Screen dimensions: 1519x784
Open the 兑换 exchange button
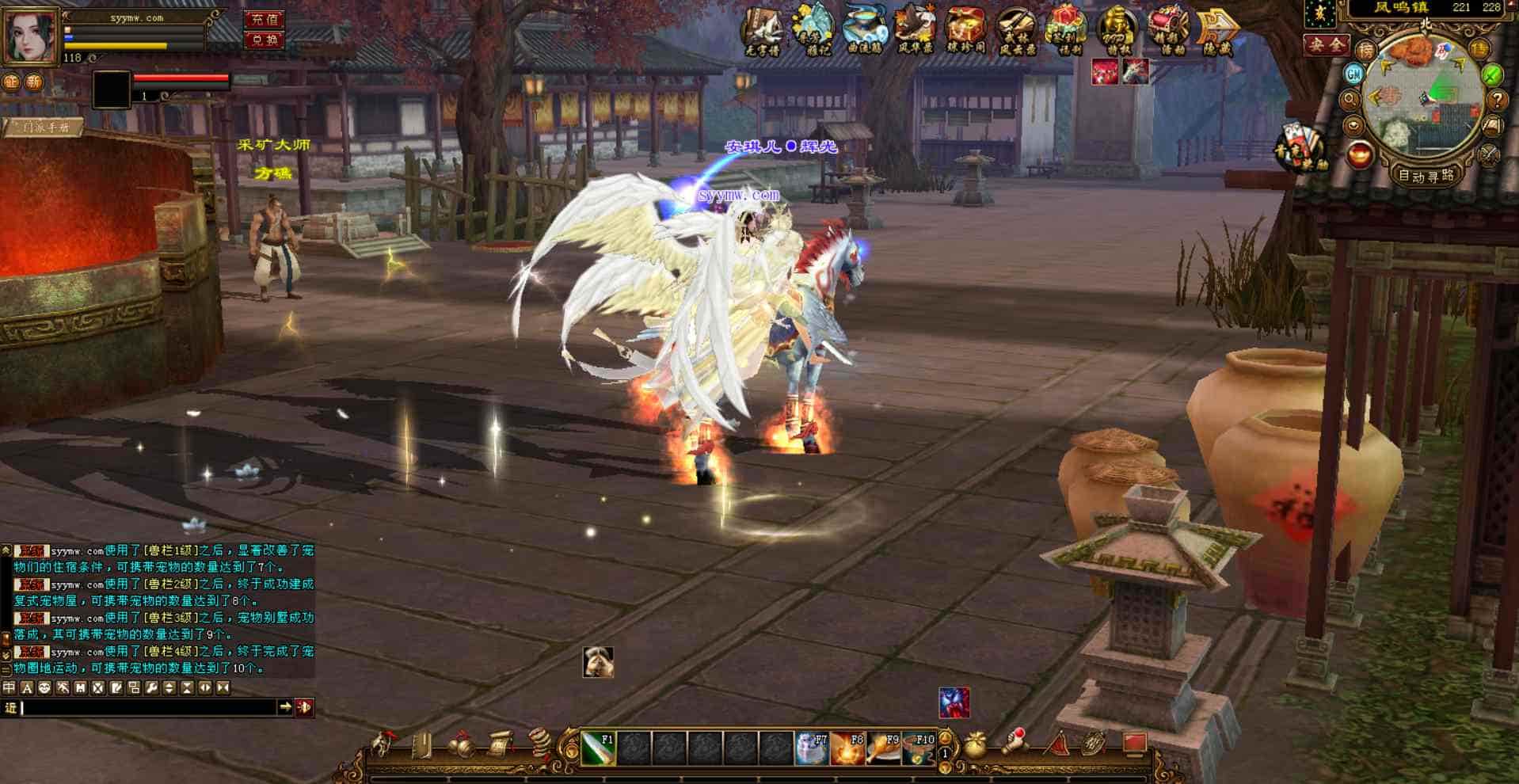(265, 39)
